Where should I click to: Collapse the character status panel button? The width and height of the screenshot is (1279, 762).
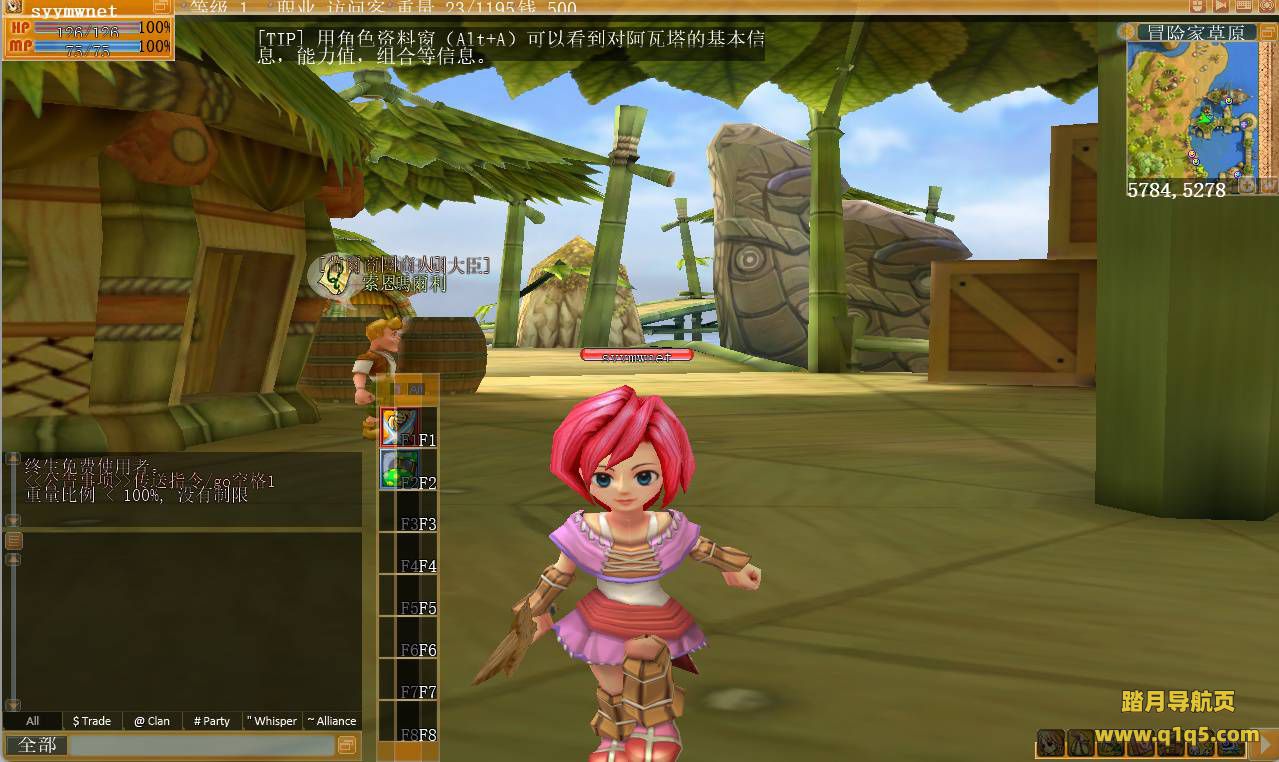point(161,7)
